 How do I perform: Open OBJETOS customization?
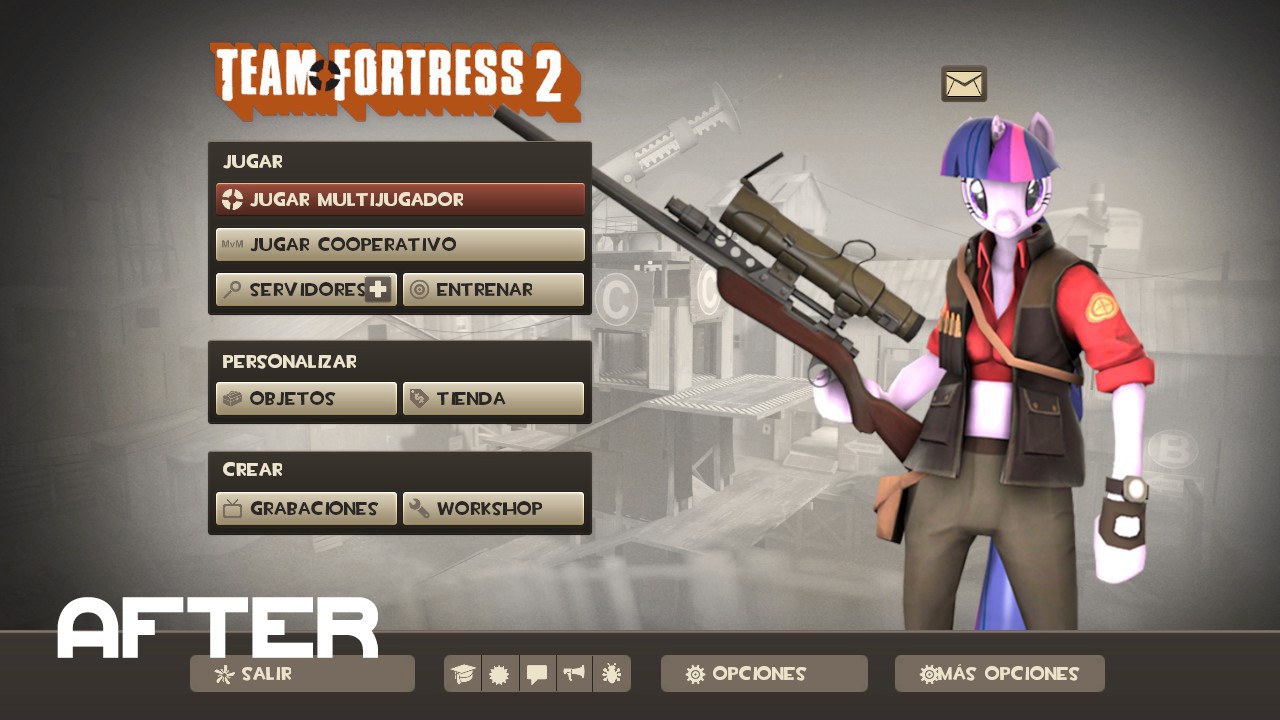point(306,398)
